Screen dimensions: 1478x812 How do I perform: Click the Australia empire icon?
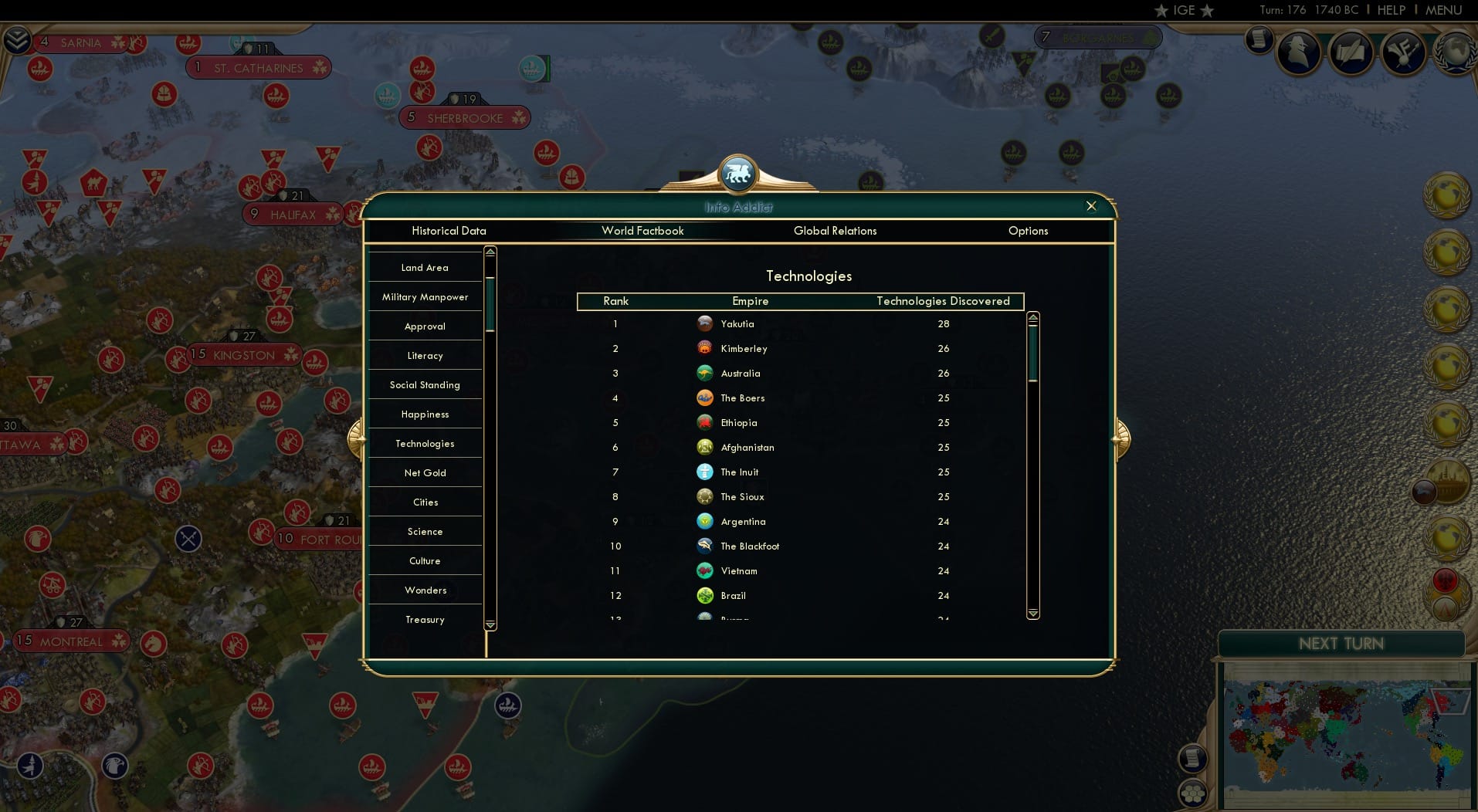click(705, 373)
